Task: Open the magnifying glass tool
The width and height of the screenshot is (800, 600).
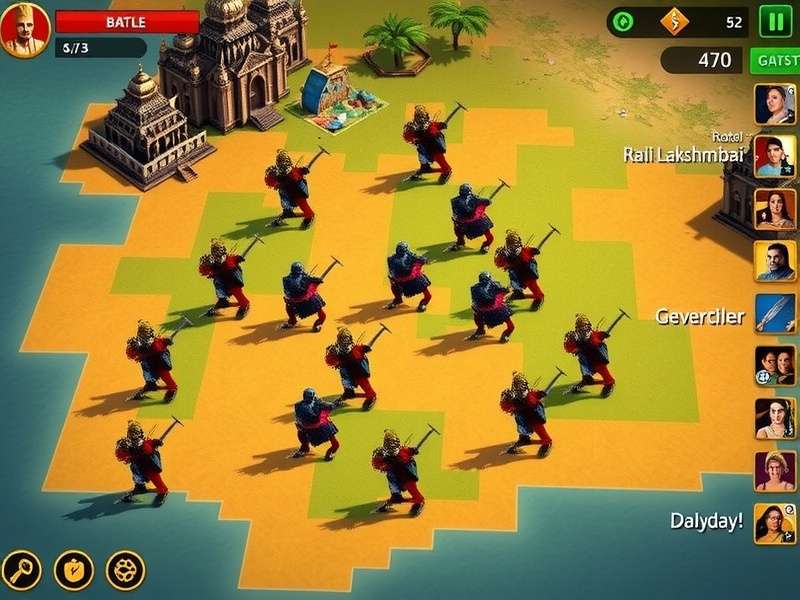Action: (21, 570)
